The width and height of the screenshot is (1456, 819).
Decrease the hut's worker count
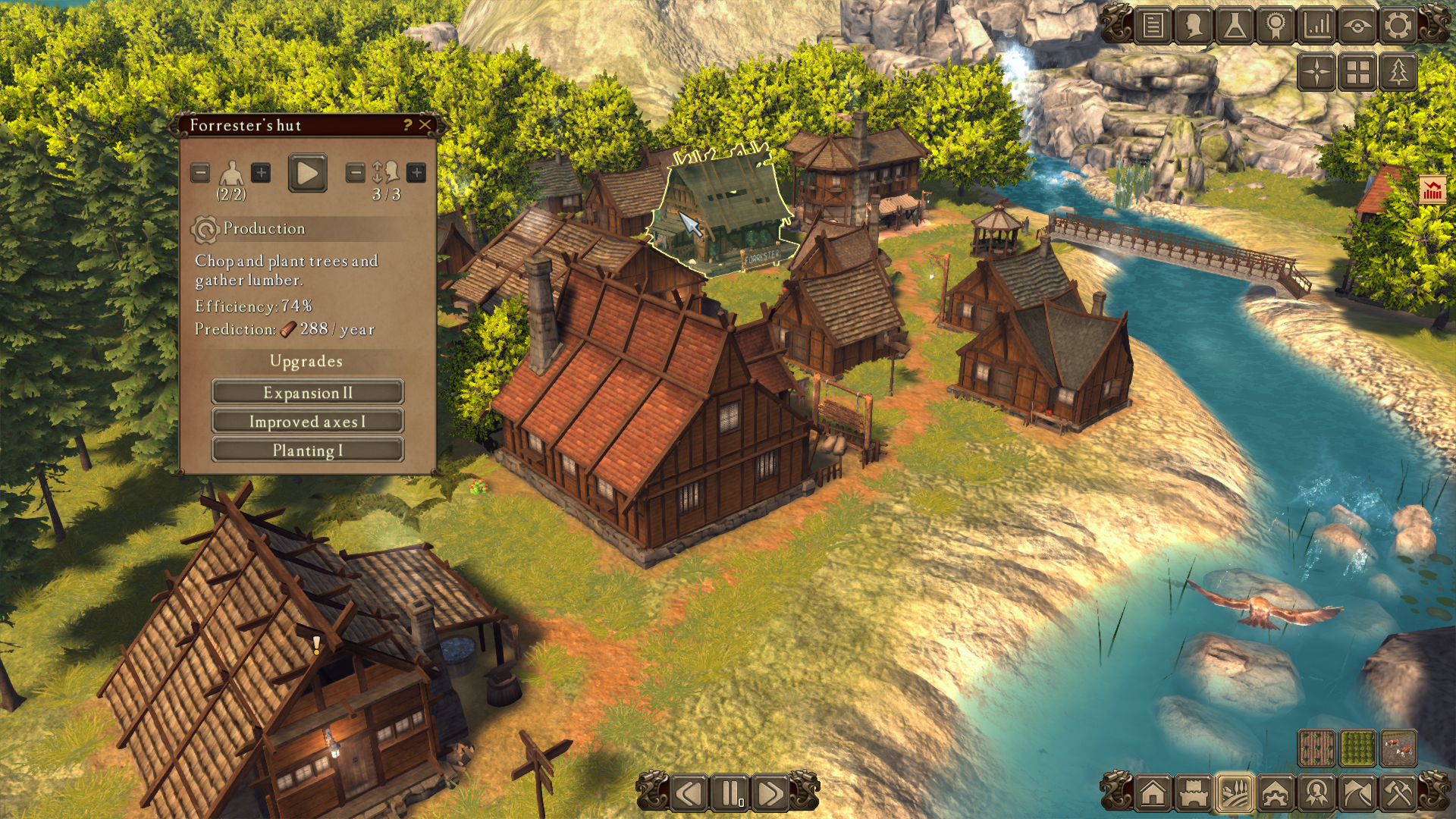[x=200, y=173]
